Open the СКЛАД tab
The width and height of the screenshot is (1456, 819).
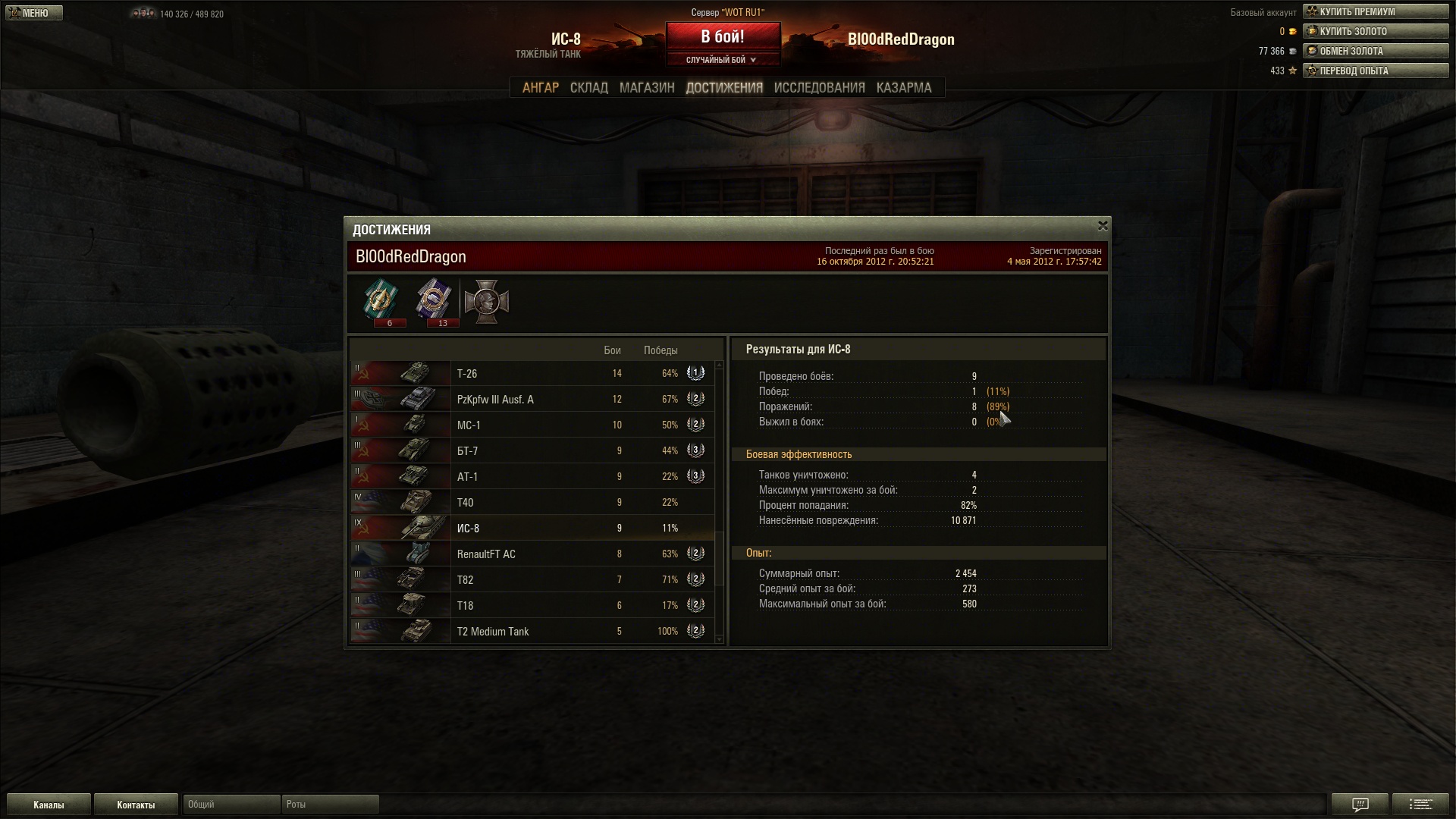pyautogui.click(x=588, y=88)
